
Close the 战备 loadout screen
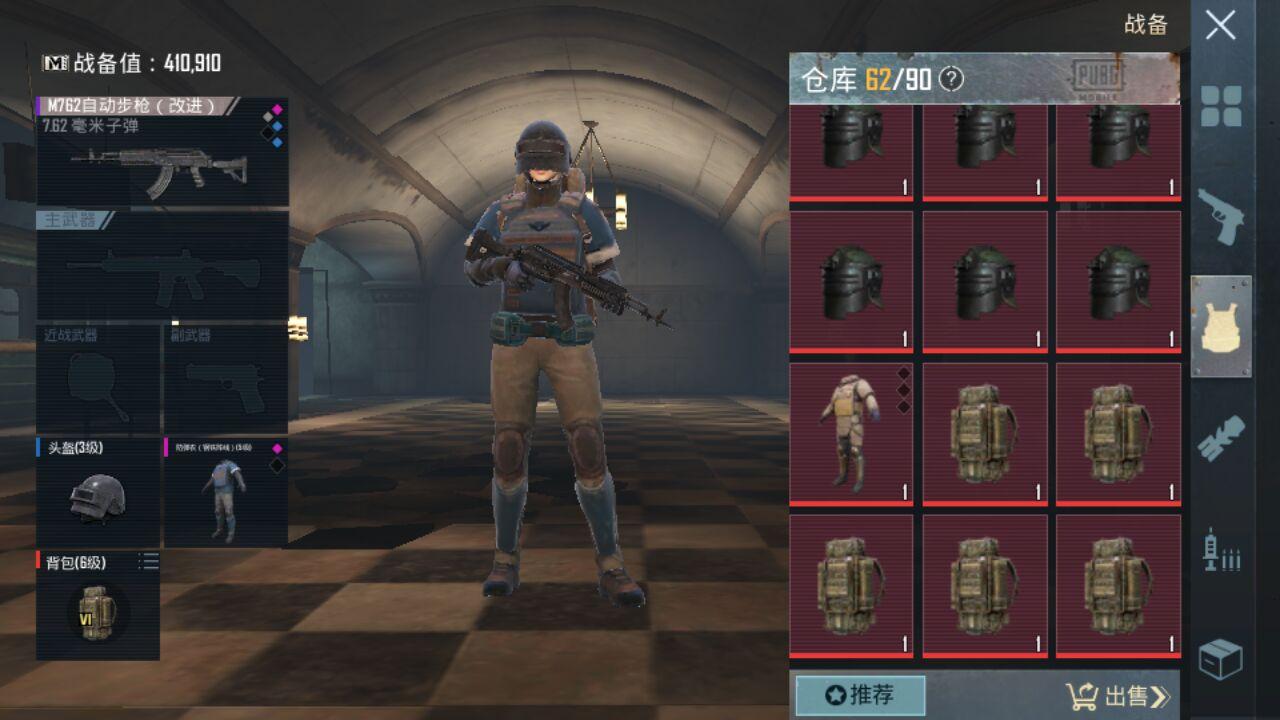pyautogui.click(x=1220, y=26)
